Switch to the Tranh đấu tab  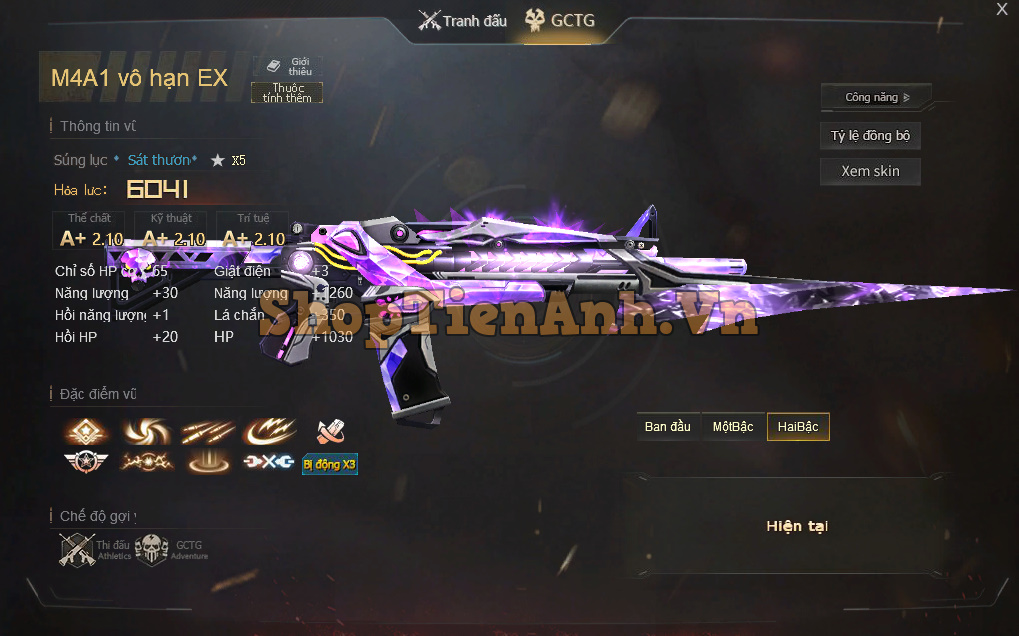coord(463,21)
